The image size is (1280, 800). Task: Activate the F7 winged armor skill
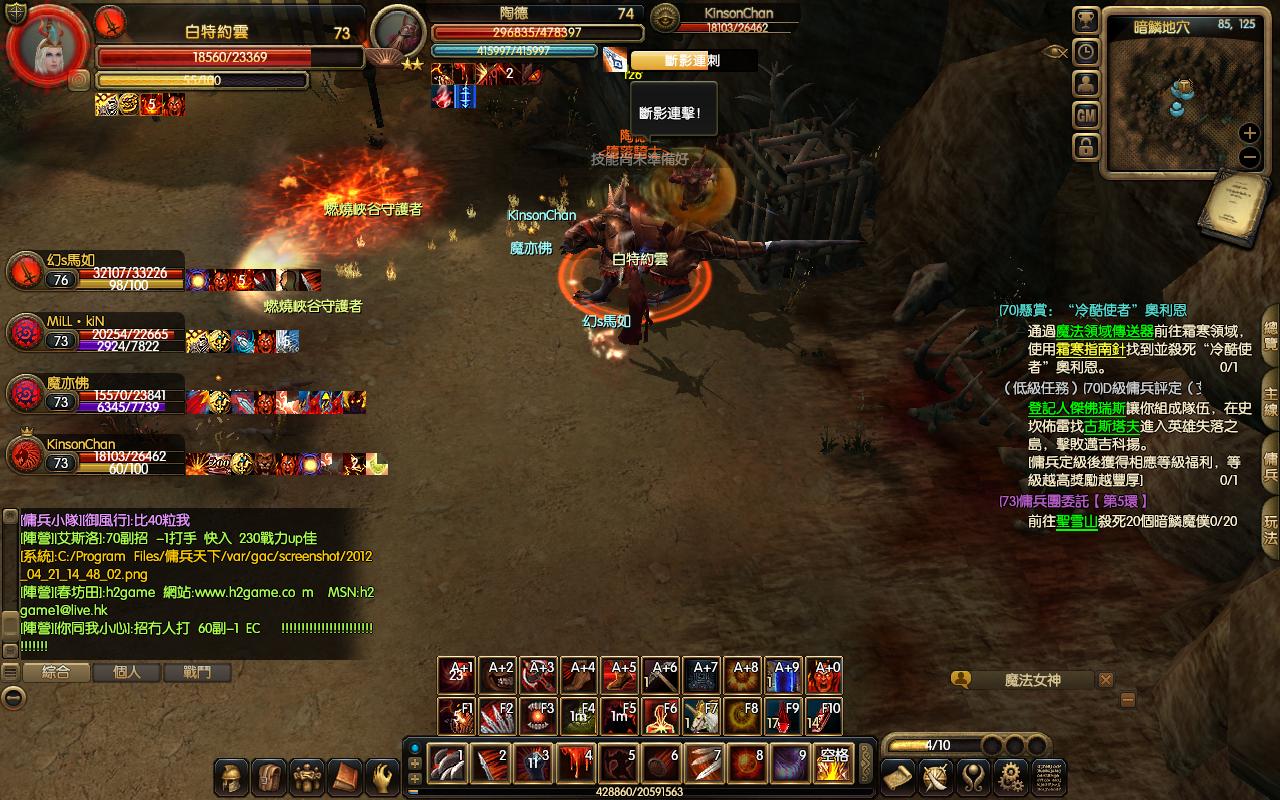point(701,716)
